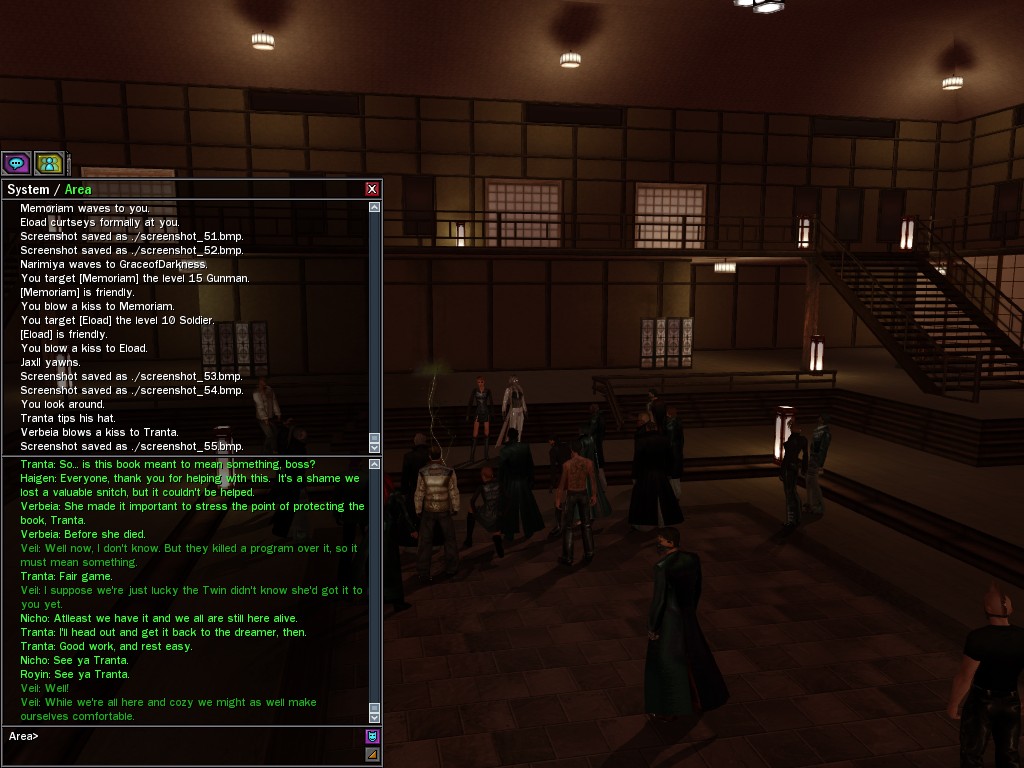This screenshot has height=768, width=1024.
Task: Click the orange triangle resize button
Action: [x=372, y=754]
